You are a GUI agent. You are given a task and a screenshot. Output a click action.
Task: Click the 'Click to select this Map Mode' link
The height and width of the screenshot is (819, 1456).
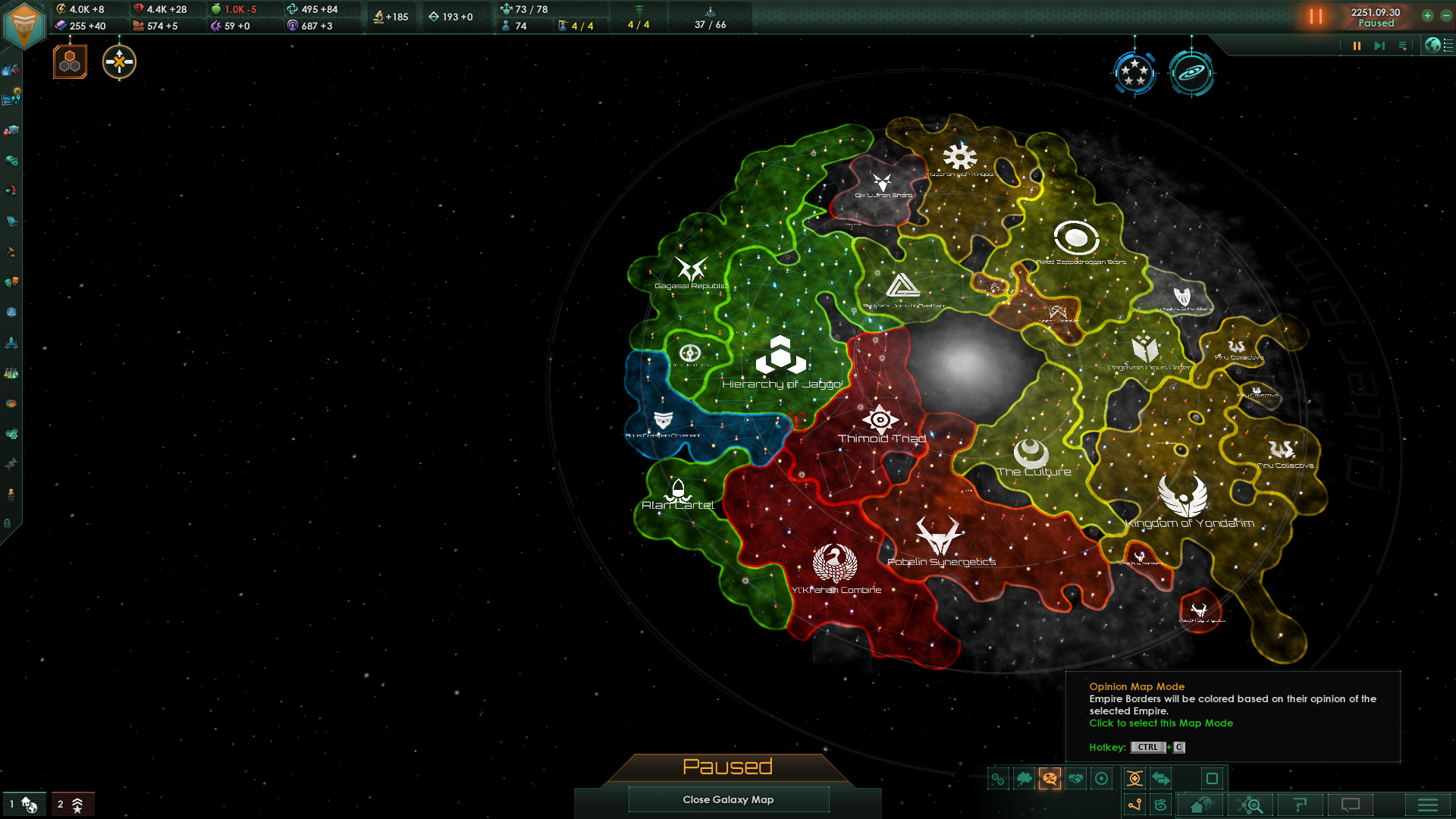coord(1160,723)
